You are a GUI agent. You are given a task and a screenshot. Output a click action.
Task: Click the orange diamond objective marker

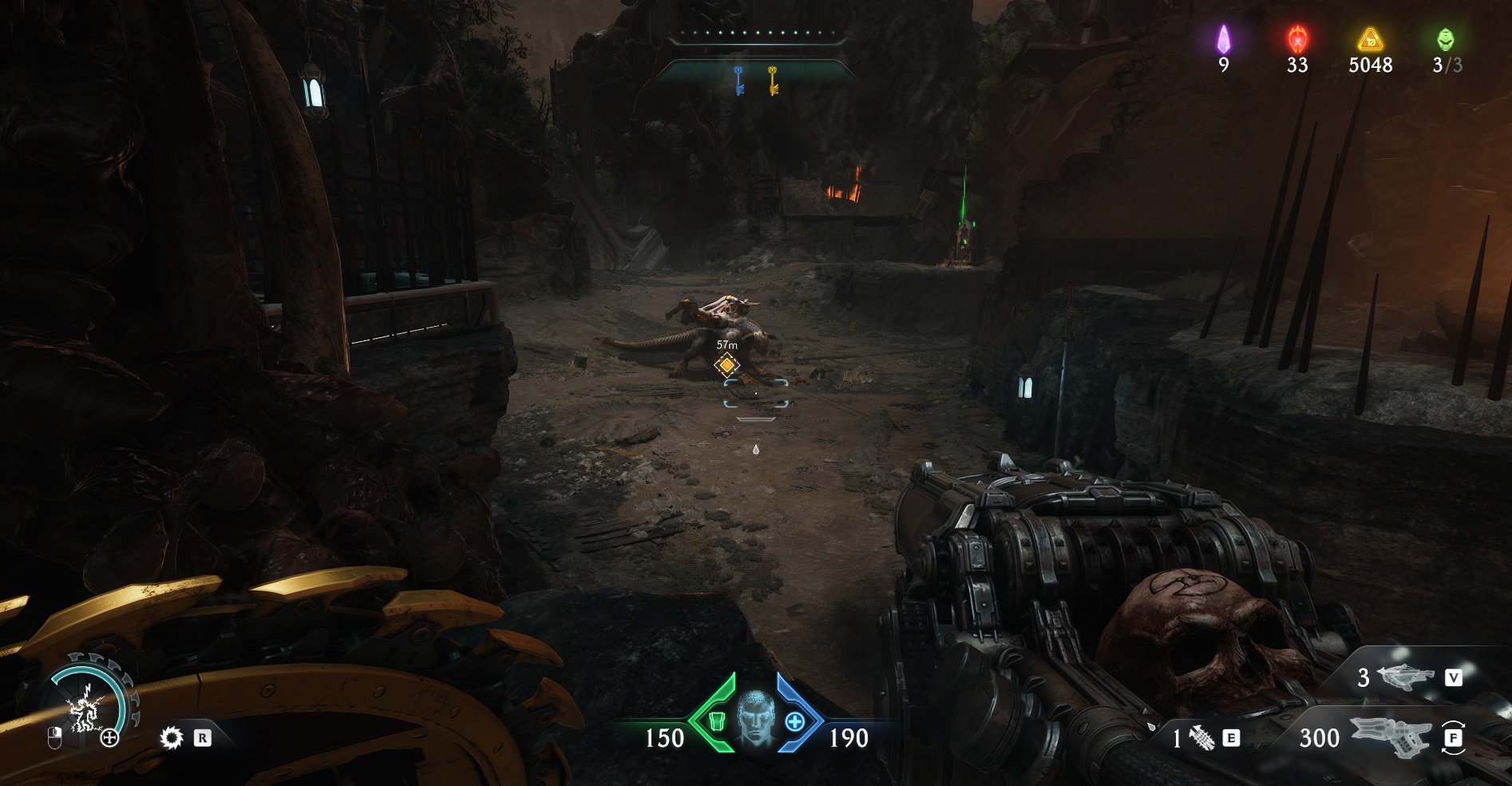coord(726,366)
